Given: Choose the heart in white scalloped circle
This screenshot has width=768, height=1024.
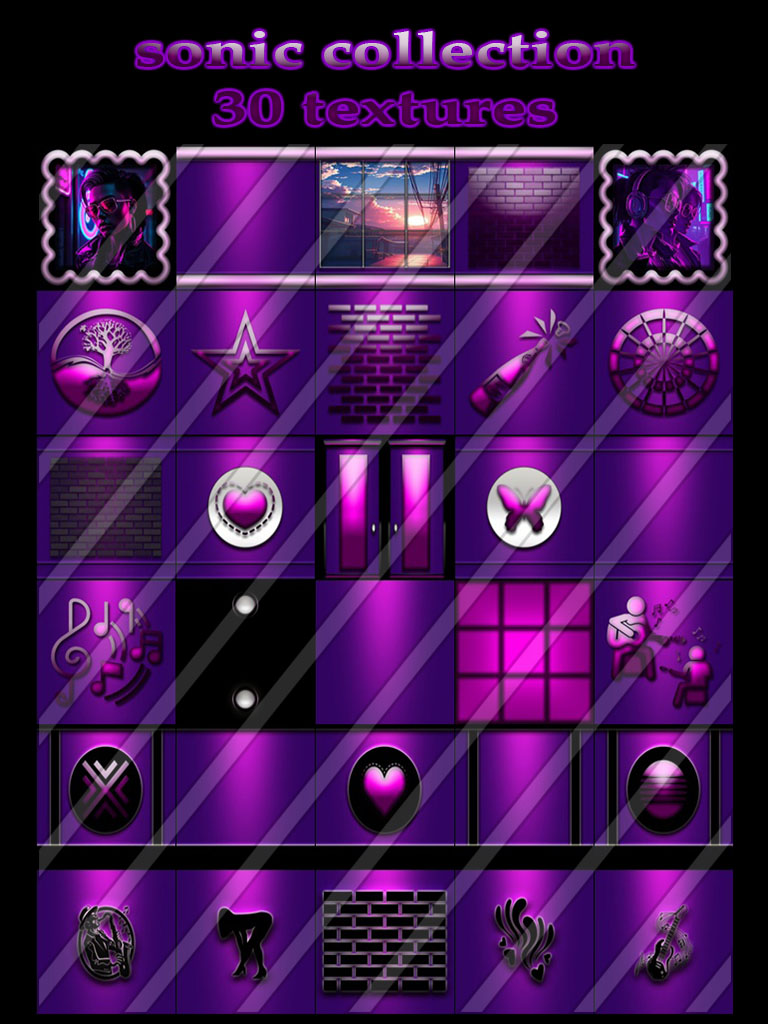Looking at the screenshot, I should coord(245,507).
